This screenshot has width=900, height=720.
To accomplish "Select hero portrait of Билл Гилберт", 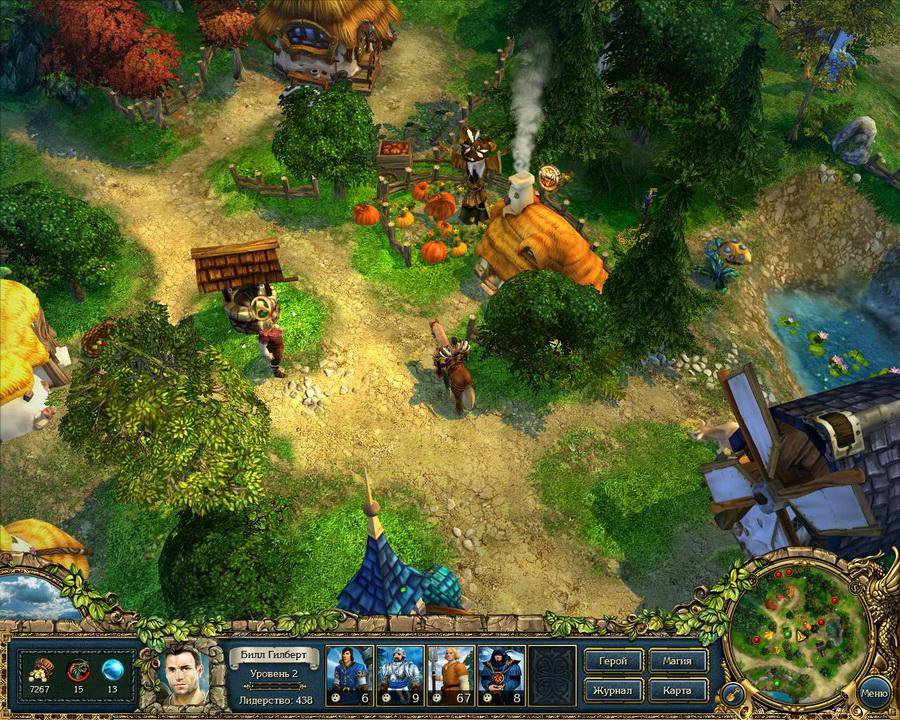I will click(186, 674).
